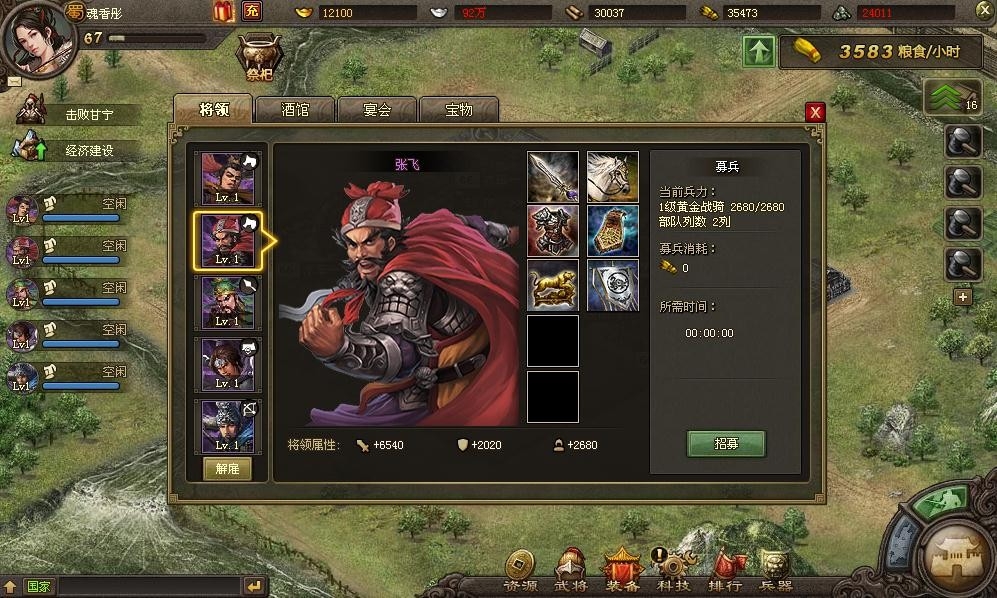
Task: Click the 解雇 dismiss button
Action: tap(227, 469)
